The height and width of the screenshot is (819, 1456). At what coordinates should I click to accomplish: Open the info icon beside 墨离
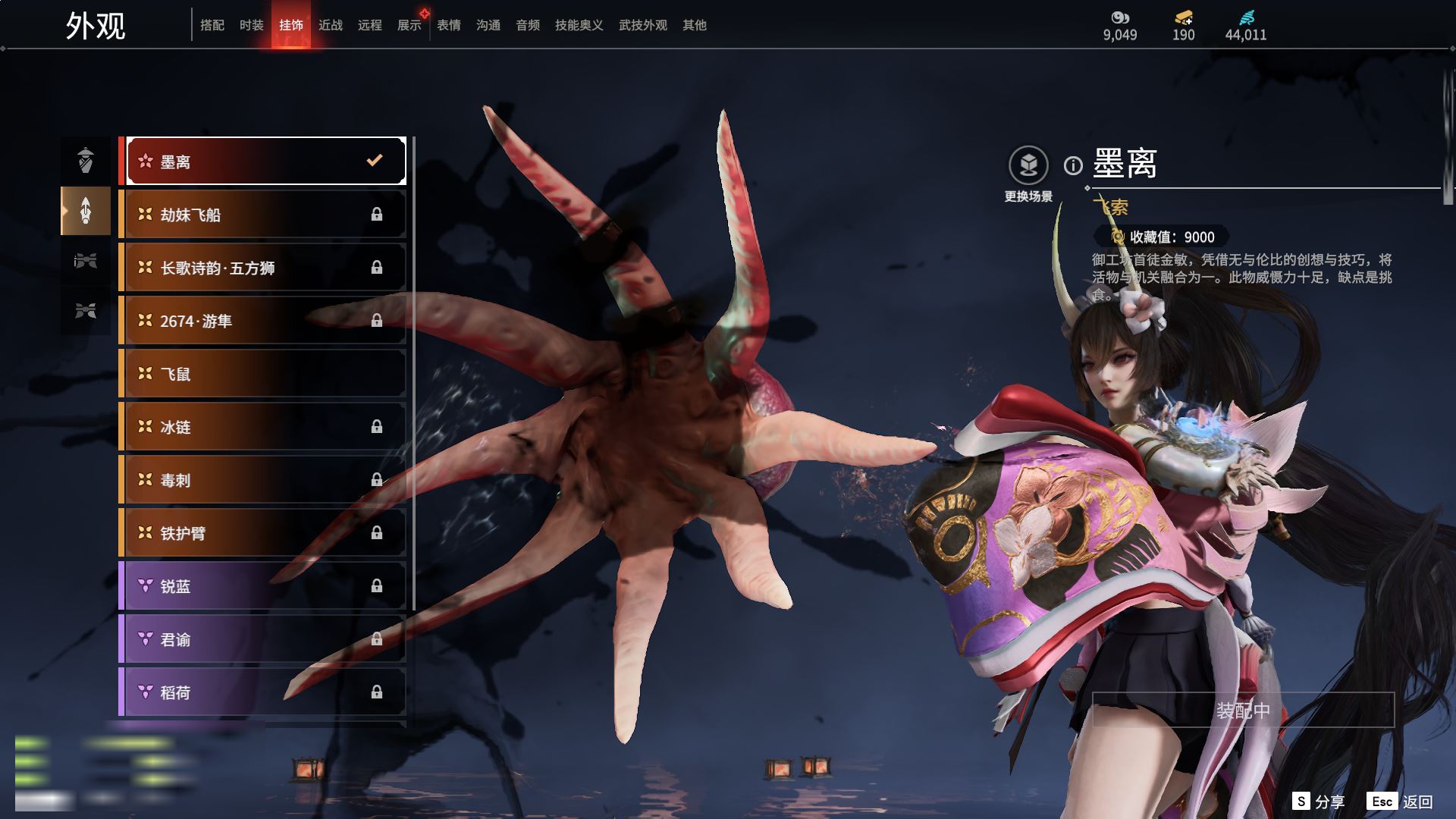pos(1073,165)
